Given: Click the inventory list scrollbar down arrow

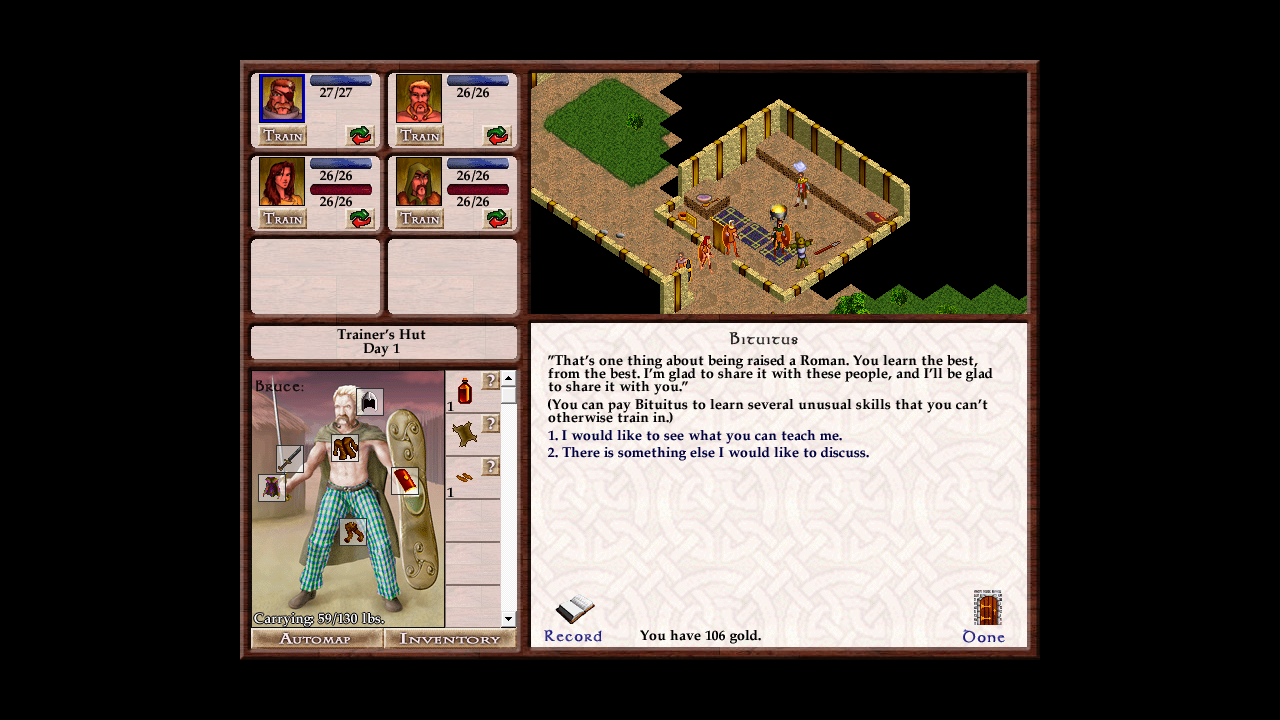Looking at the screenshot, I should point(508,617).
